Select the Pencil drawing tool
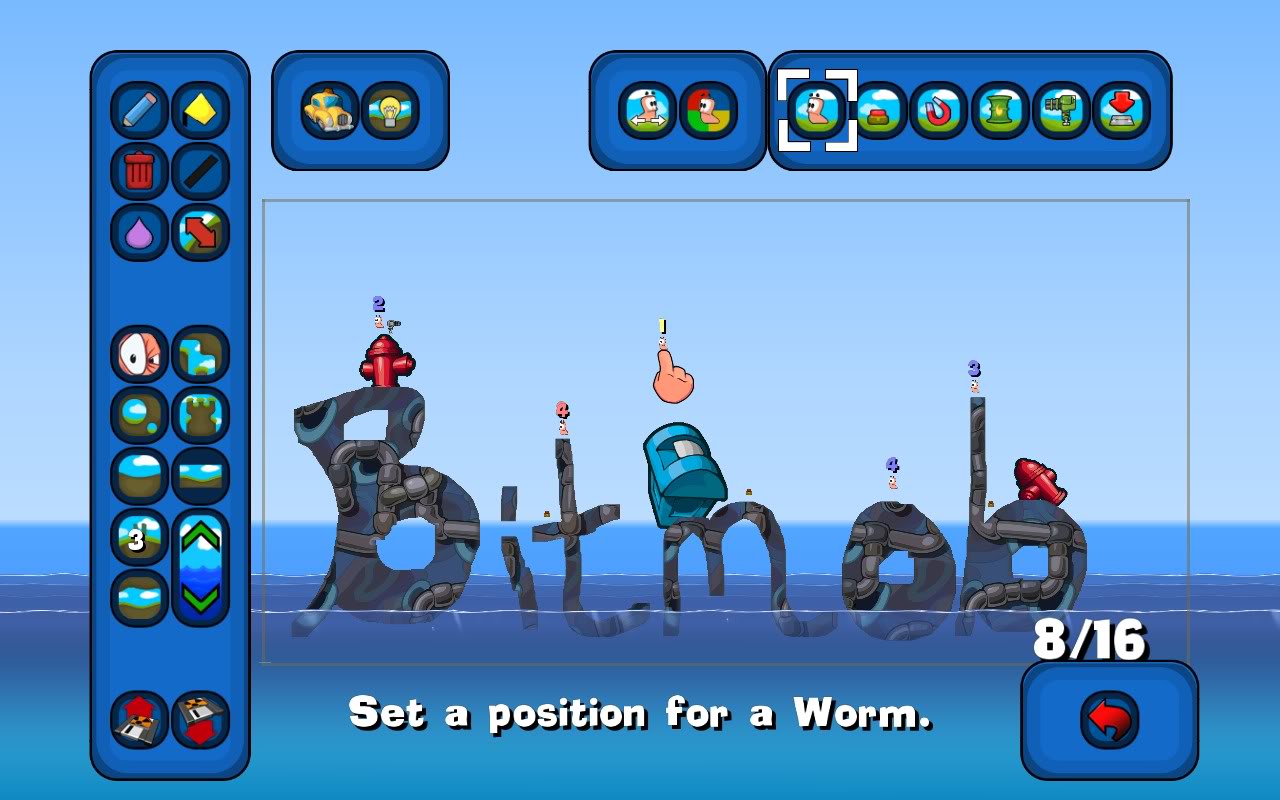The width and height of the screenshot is (1280, 800). click(139, 110)
